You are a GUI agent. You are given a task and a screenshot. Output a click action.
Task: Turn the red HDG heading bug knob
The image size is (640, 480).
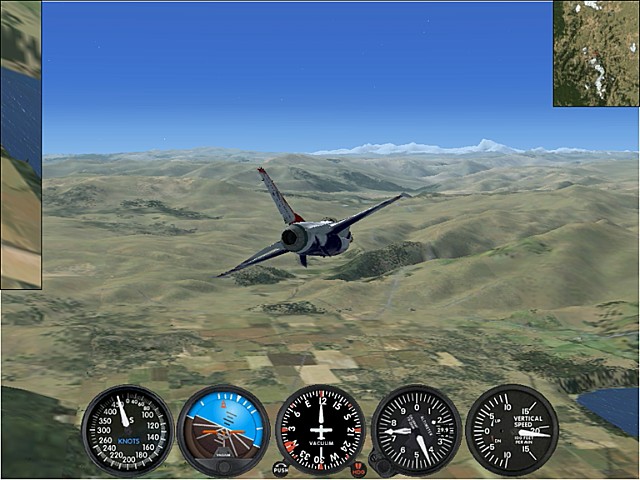(359, 468)
